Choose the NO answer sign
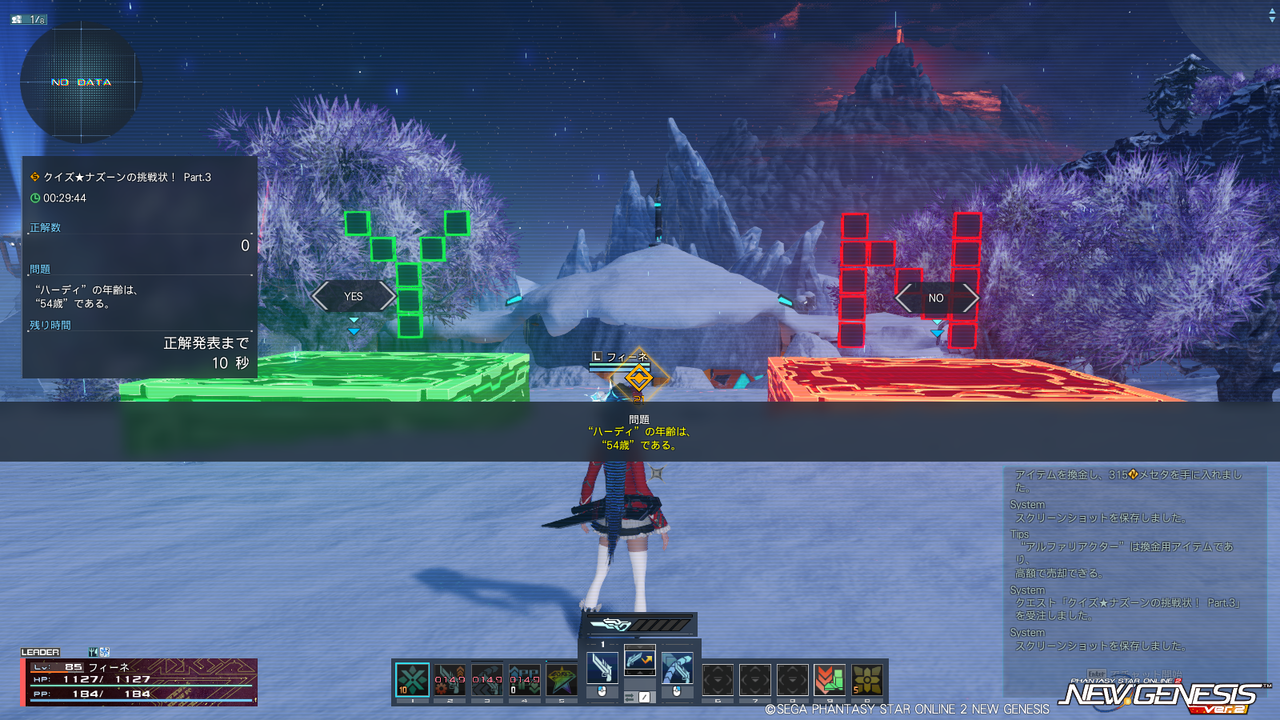 [936, 298]
